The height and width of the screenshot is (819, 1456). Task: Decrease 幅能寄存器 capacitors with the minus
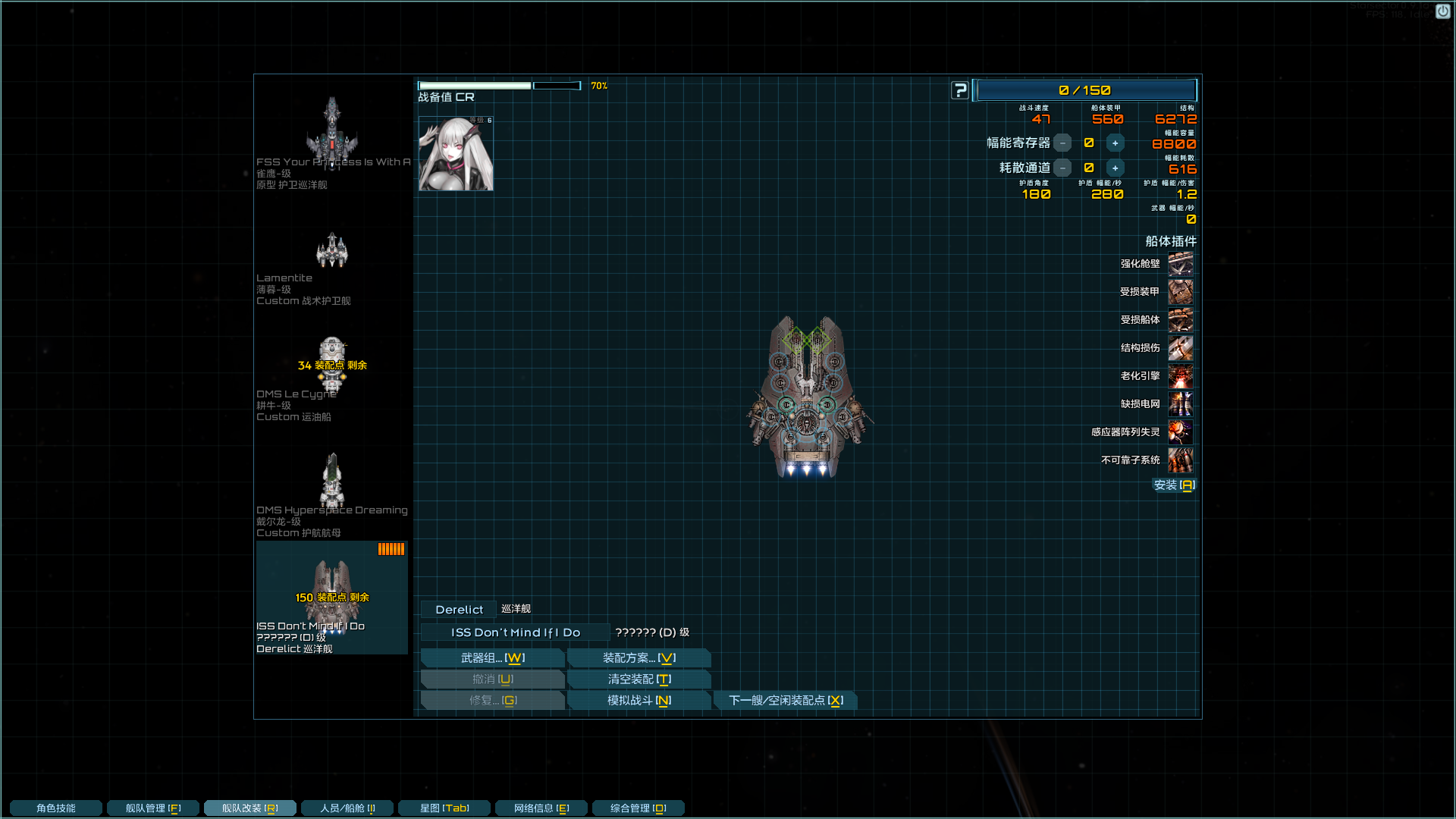[x=1062, y=143]
